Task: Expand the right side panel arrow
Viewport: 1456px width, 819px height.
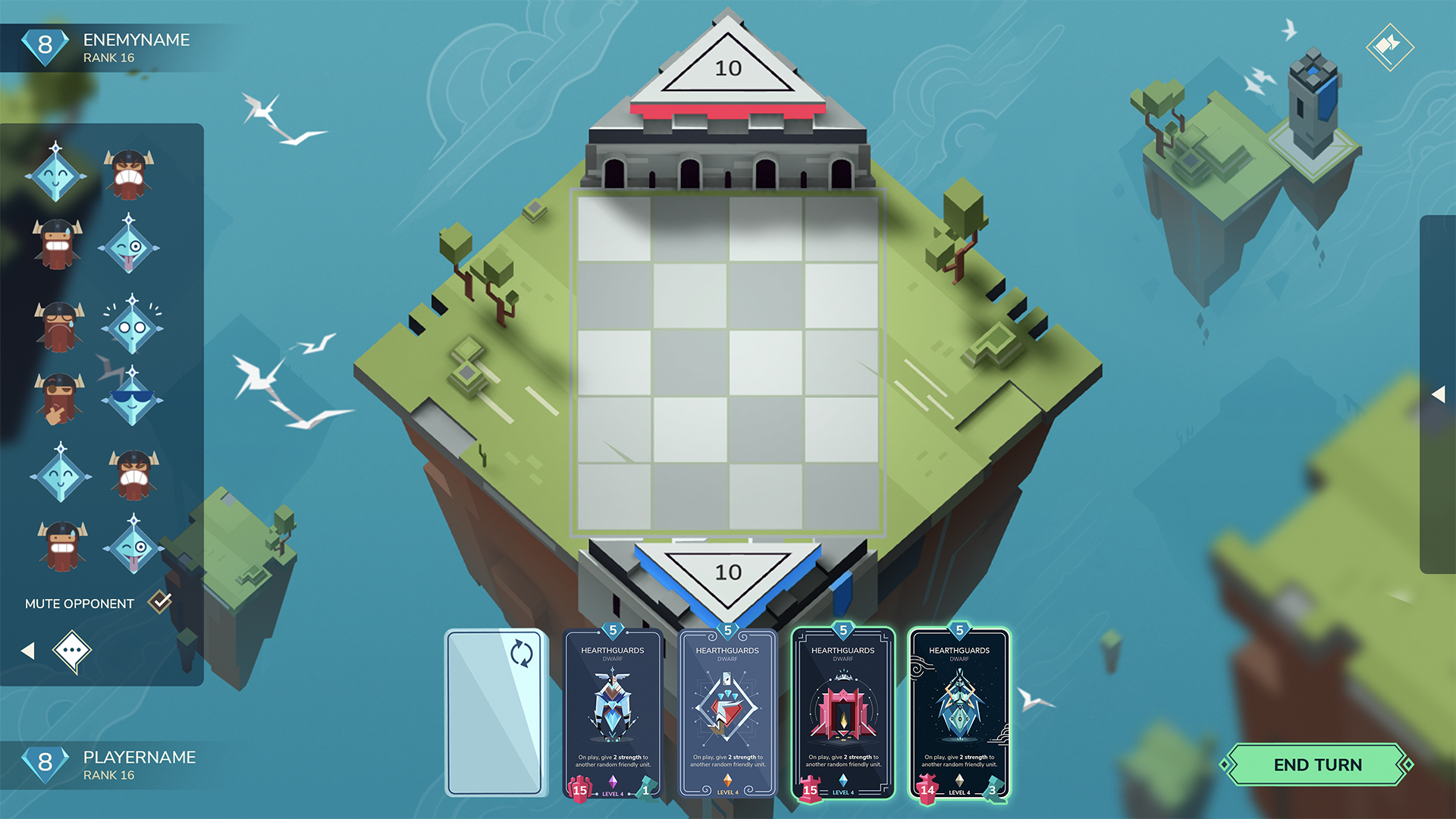Action: pyautogui.click(x=1439, y=393)
